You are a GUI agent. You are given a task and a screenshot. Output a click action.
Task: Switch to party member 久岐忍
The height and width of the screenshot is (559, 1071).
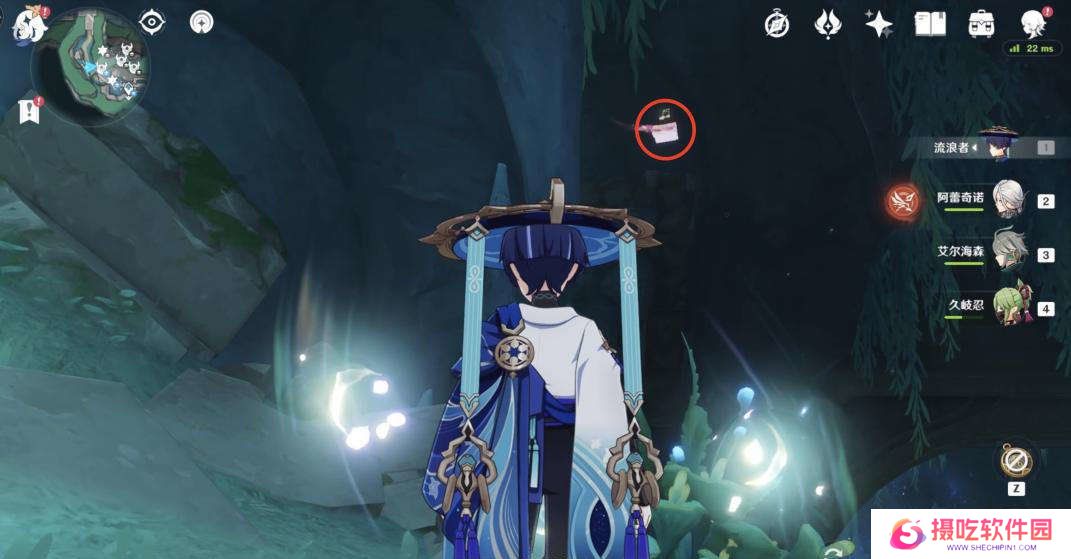(x=1008, y=307)
